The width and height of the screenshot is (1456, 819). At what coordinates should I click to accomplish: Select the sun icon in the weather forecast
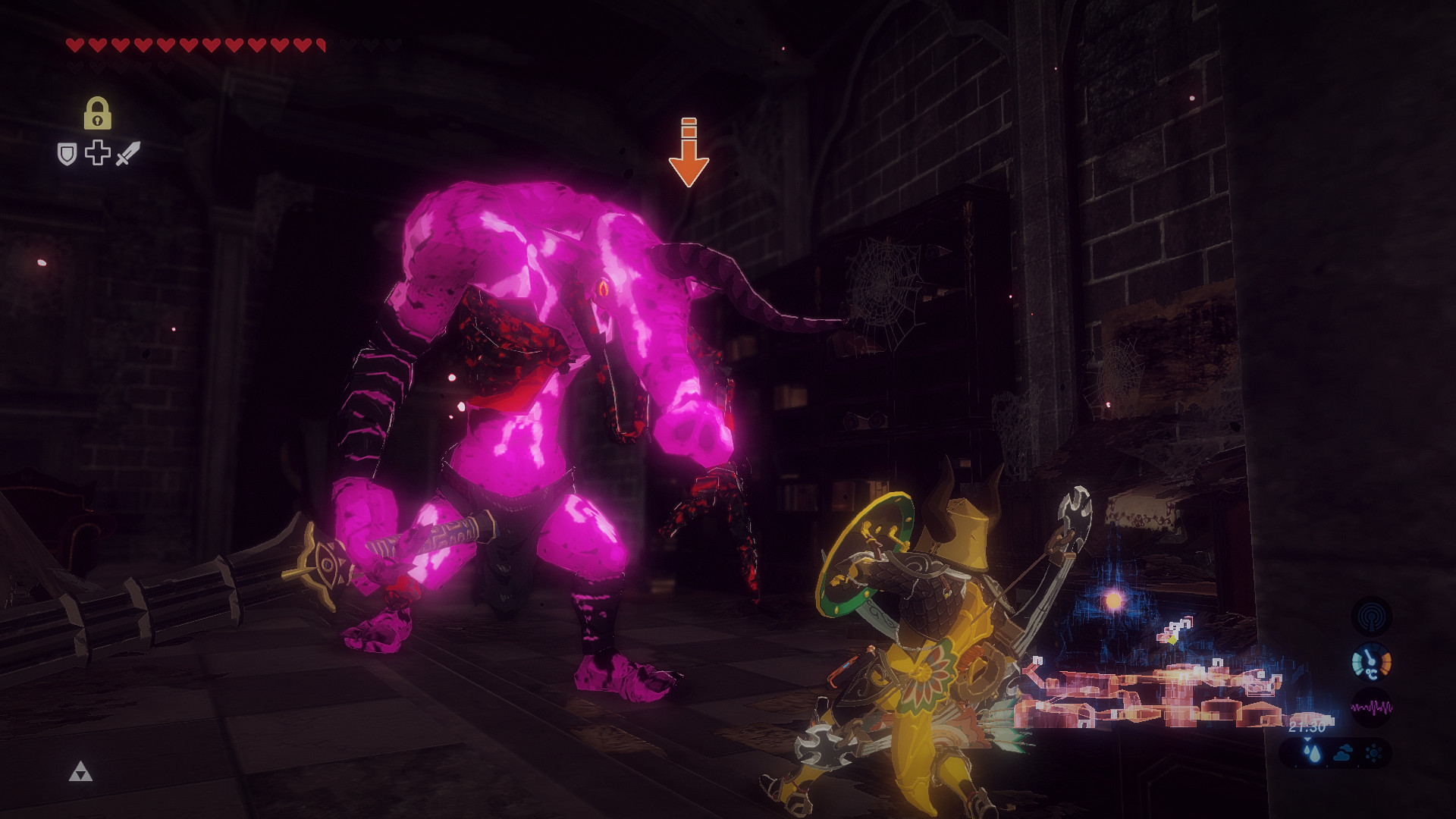[x=1373, y=752]
